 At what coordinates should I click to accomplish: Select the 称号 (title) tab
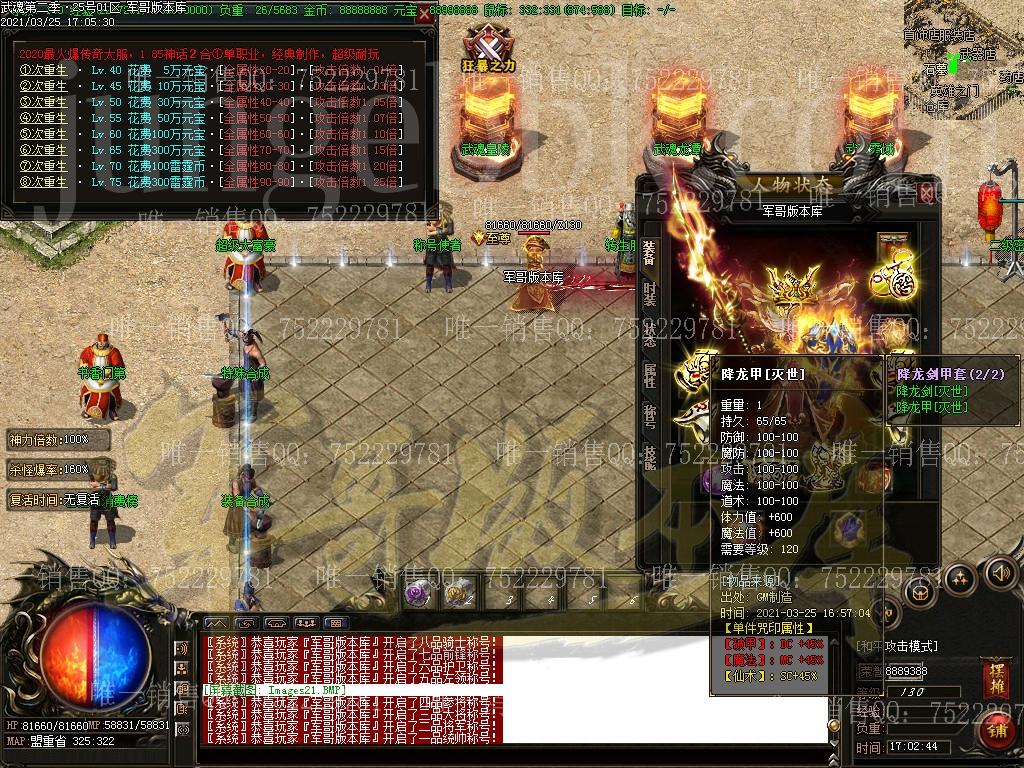[649, 414]
